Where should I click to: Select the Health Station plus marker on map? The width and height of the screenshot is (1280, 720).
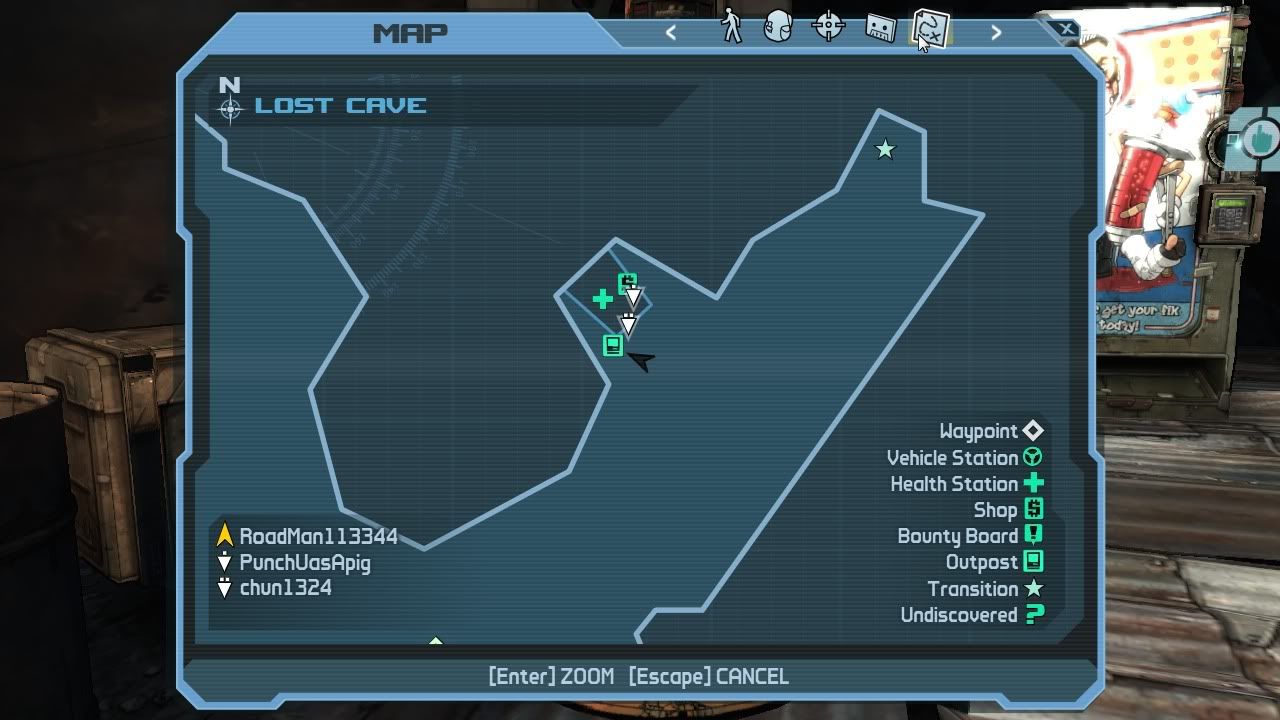click(602, 298)
